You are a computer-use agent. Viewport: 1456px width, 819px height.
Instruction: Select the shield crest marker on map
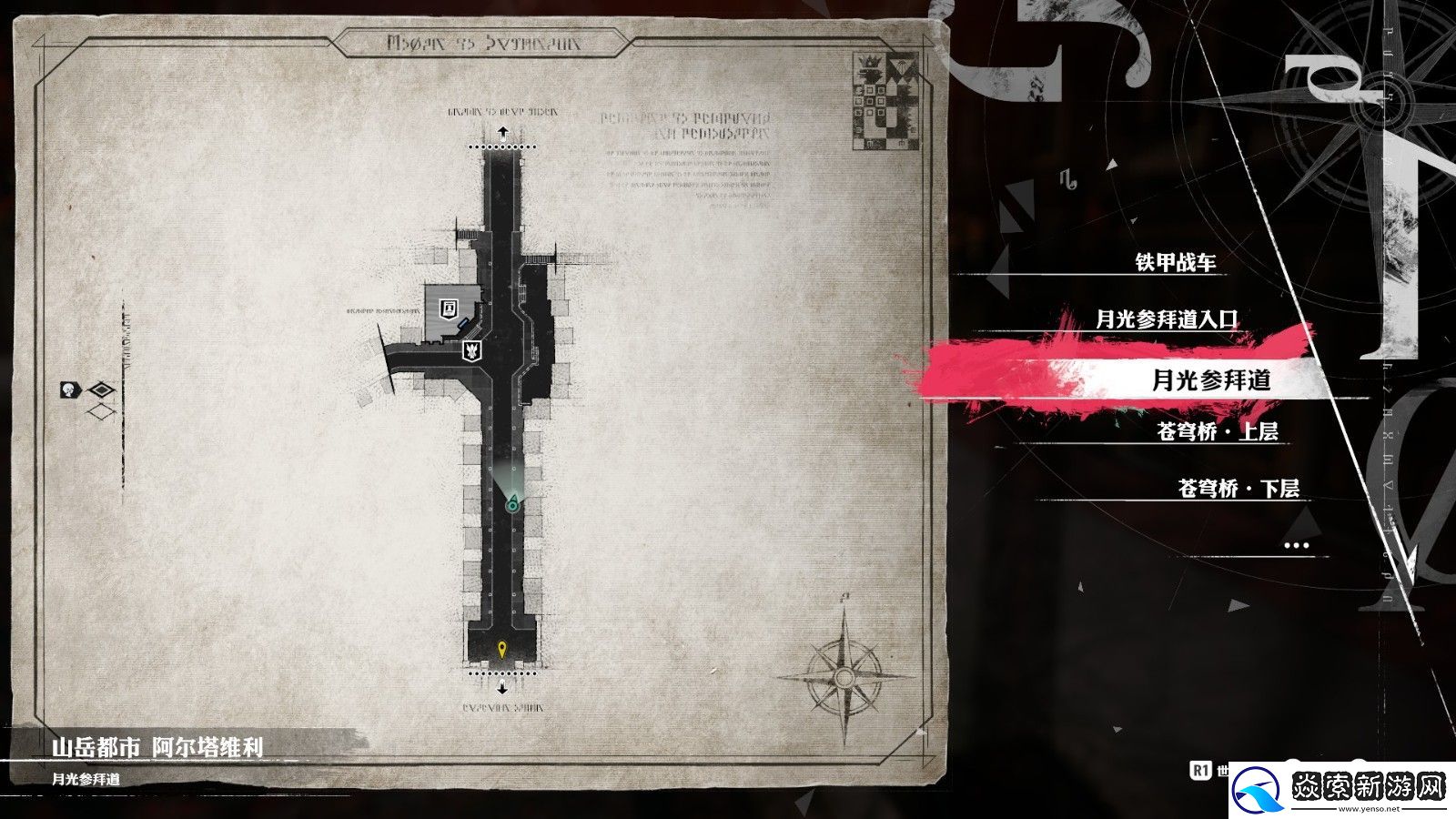click(x=473, y=349)
